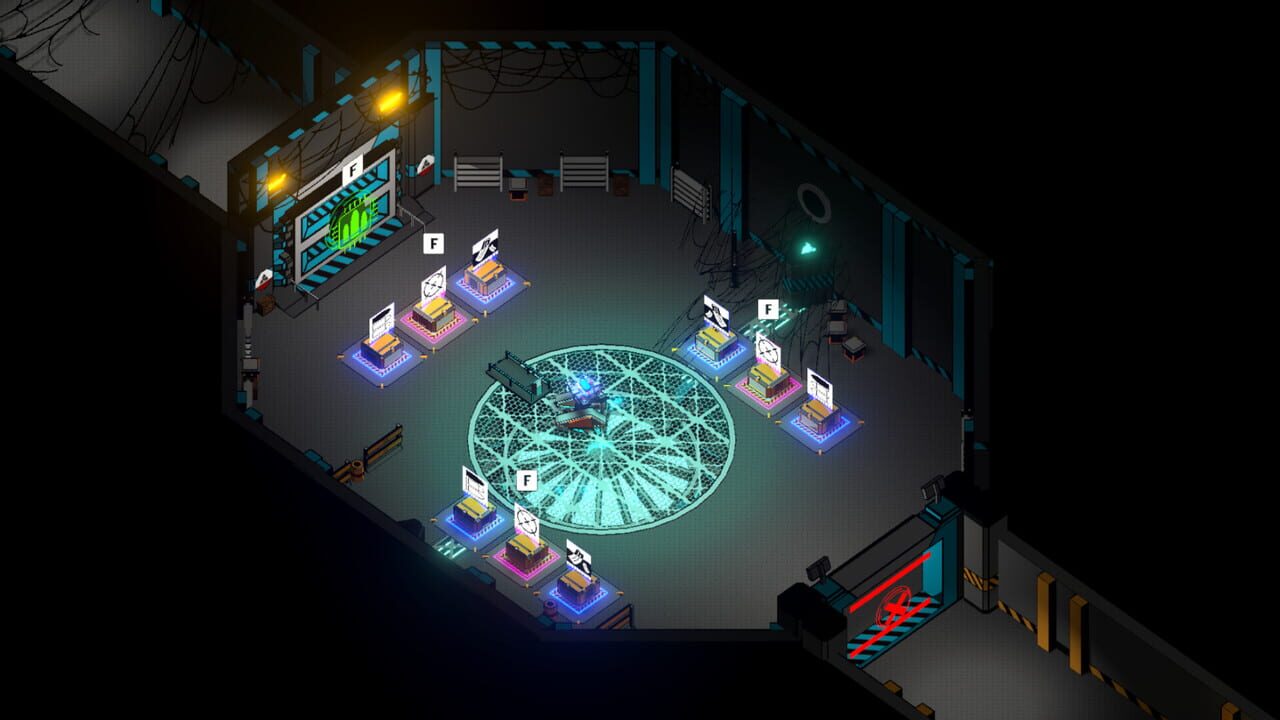The width and height of the screenshot is (1280, 720).
Task: Open the crosshair placard above the bottom pink pedestal
Action: [x=527, y=521]
